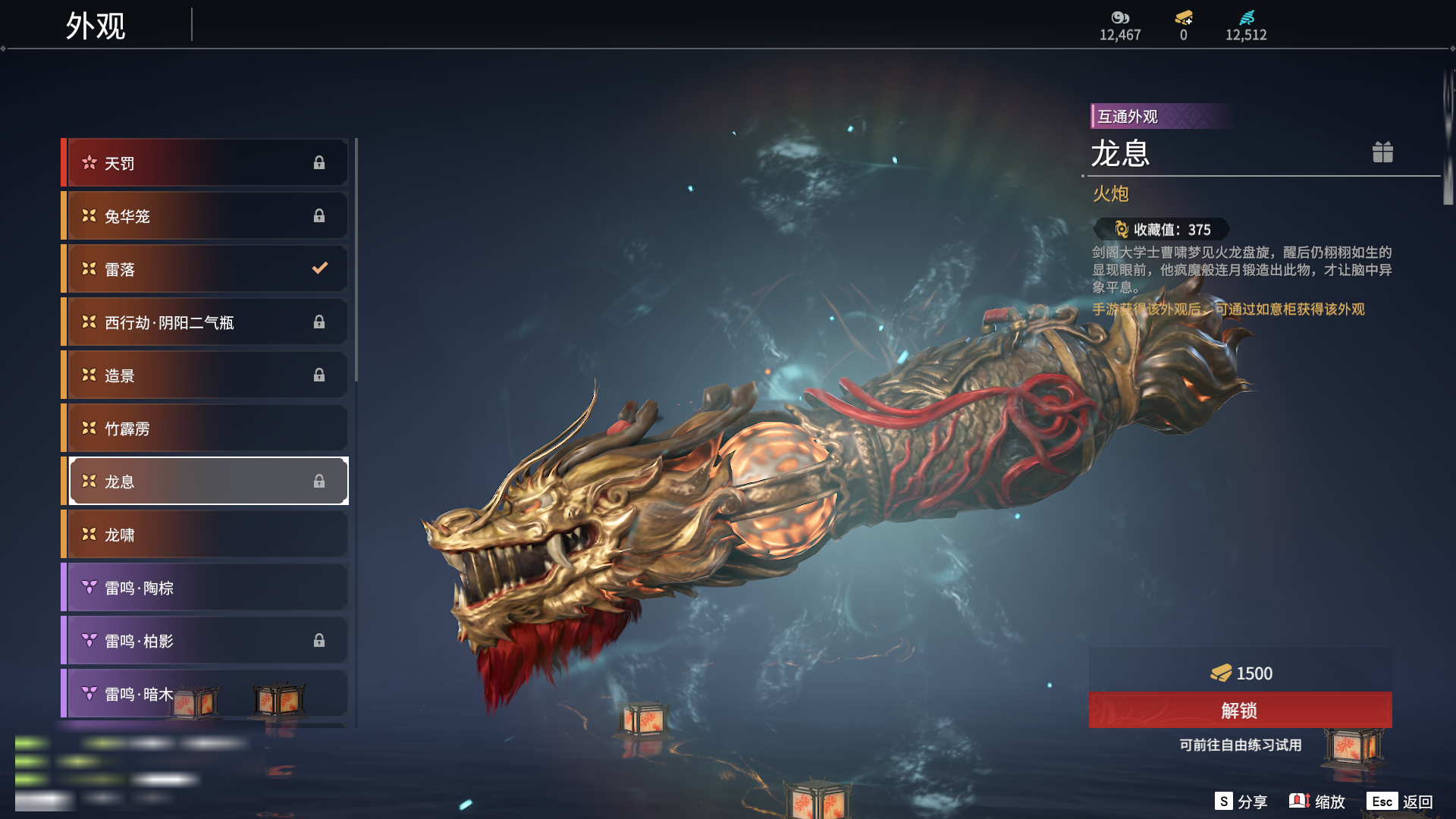Share the skin via 分享

pyautogui.click(x=1241, y=802)
